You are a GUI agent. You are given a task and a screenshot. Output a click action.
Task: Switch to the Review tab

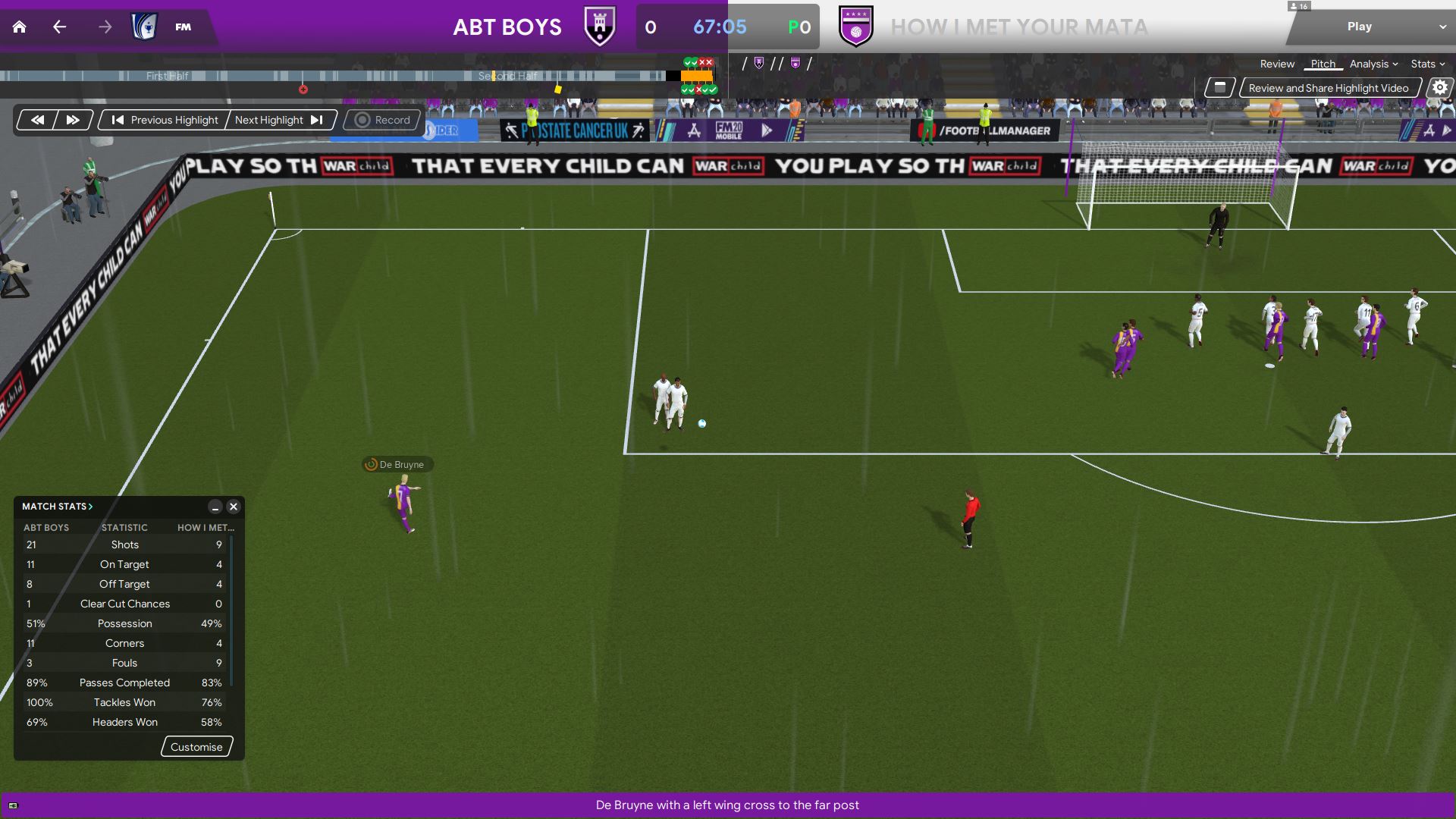1277,64
